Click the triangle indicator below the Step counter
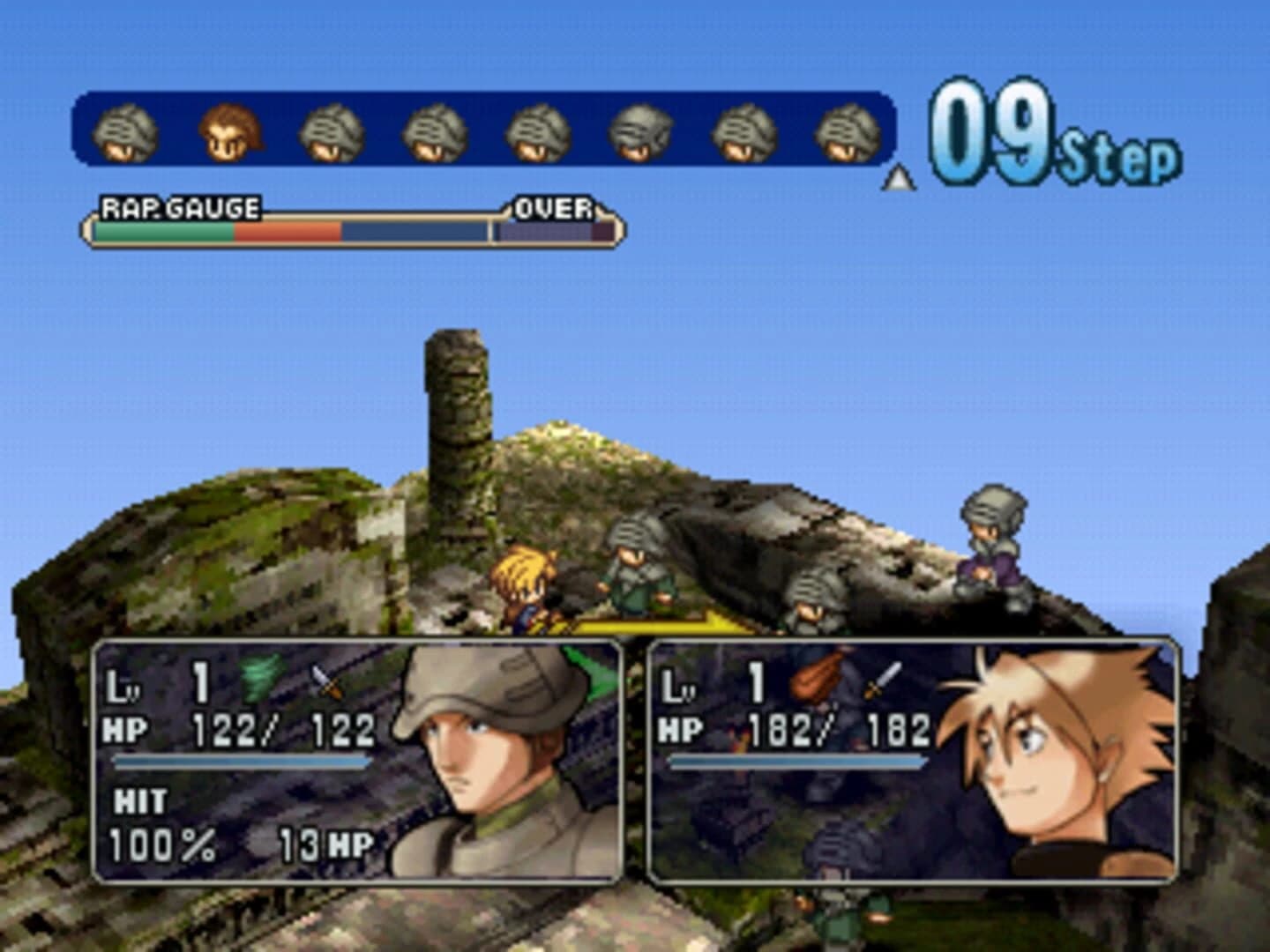The image size is (1270, 952). 898,178
